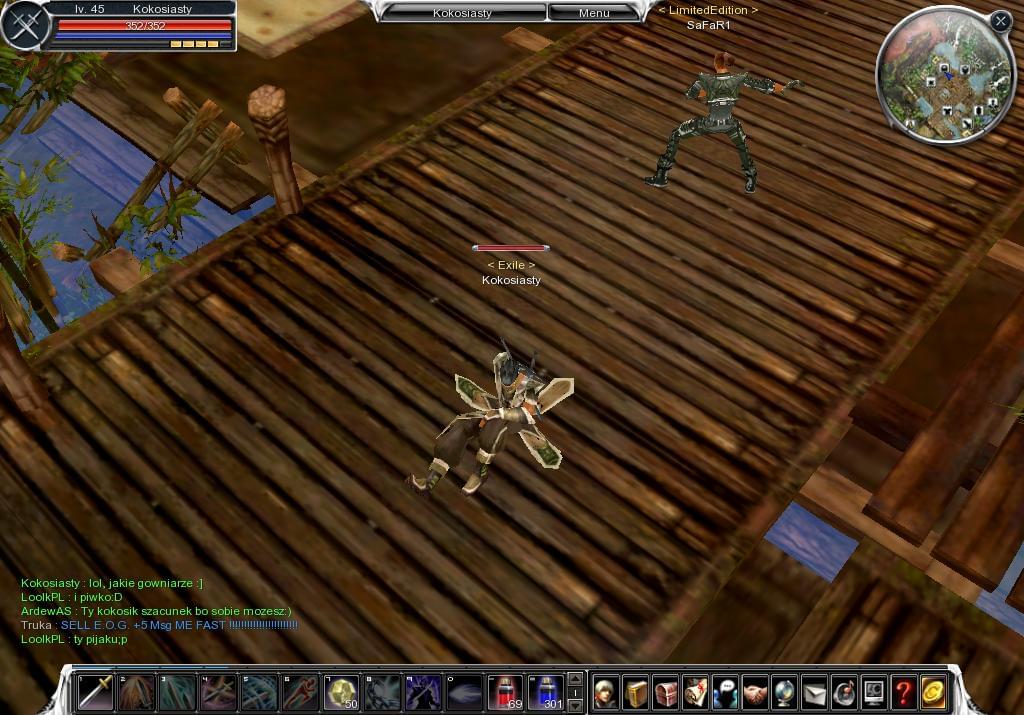The width and height of the screenshot is (1024, 715).
Task: Select the sword attack in hotbar slot 1
Action: pyautogui.click(x=96, y=691)
